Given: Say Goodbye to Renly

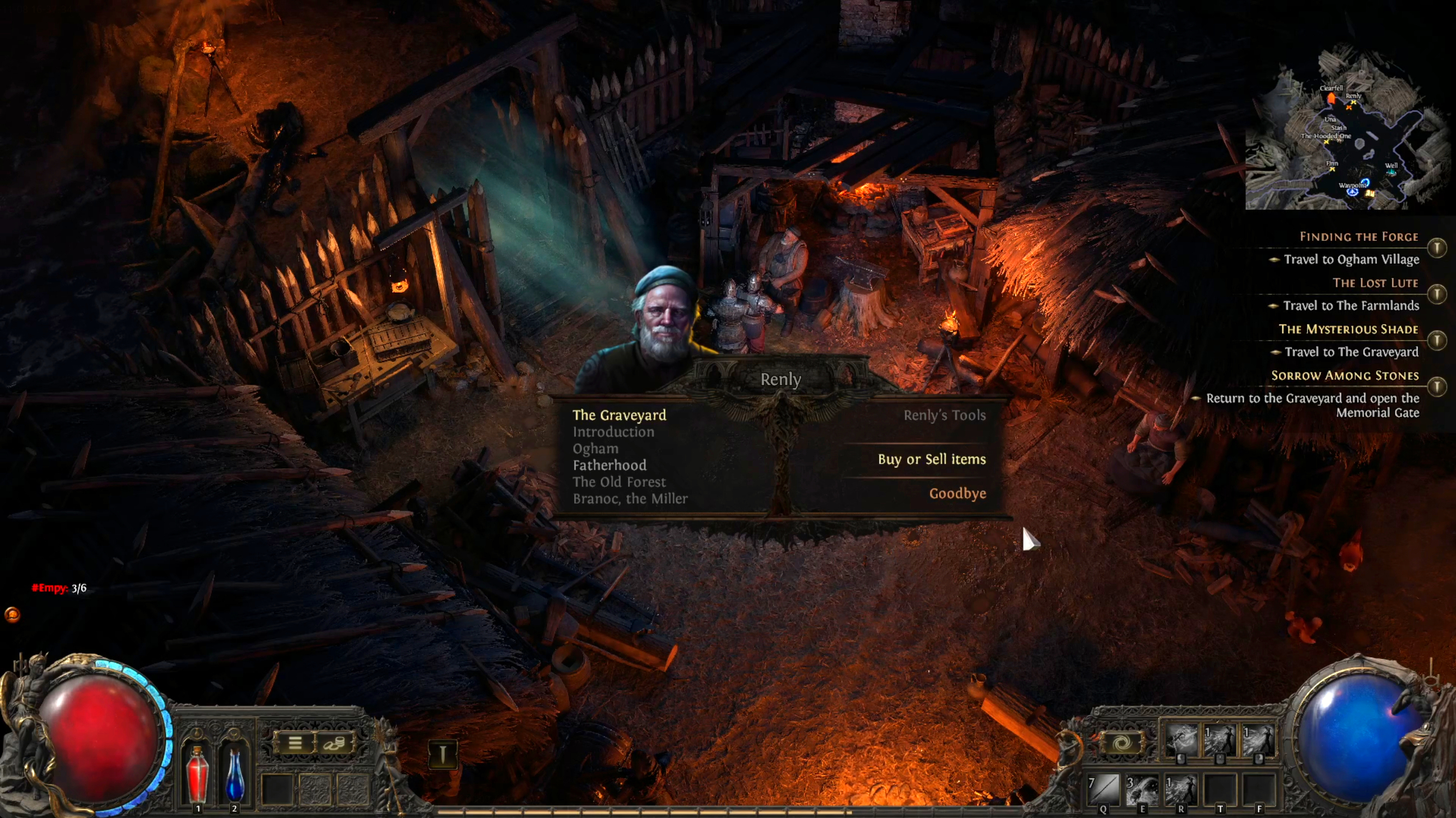Looking at the screenshot, I should pos(957,494).
